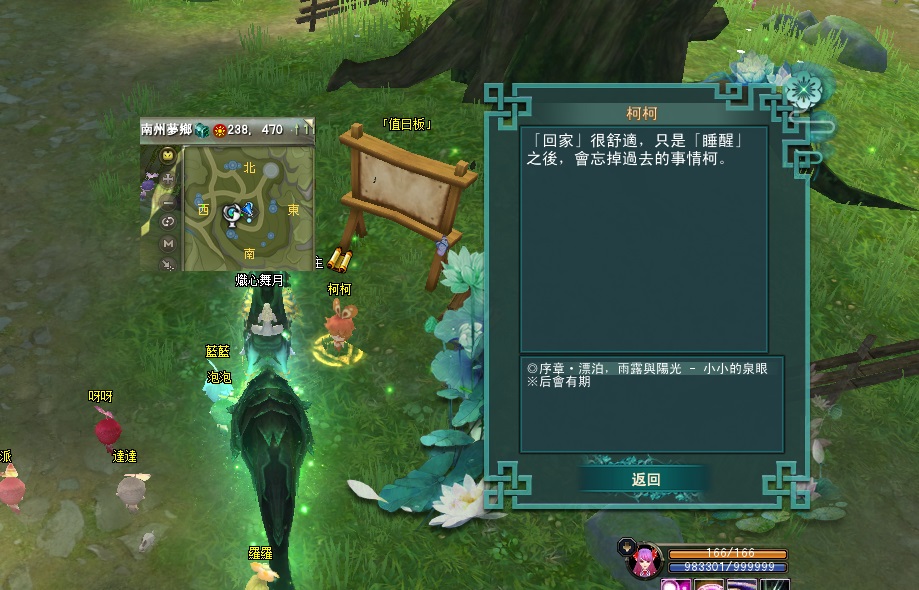Image resolution: width=919 pixels, height=590 pixels.
Task: Click the 返回 button in the dialogue
Action: 646,479
